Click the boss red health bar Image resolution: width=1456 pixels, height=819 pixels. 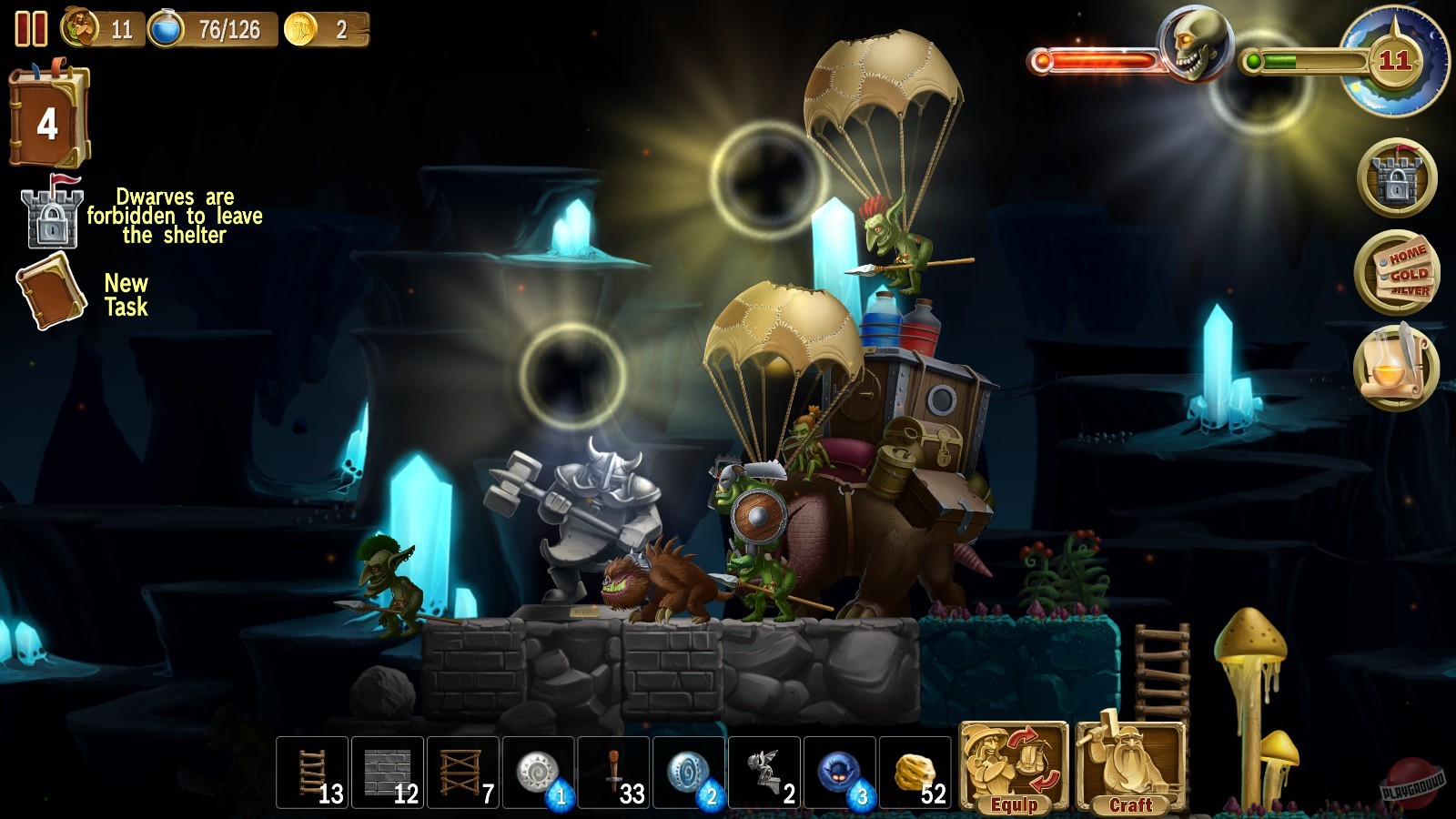[1097, 62]
